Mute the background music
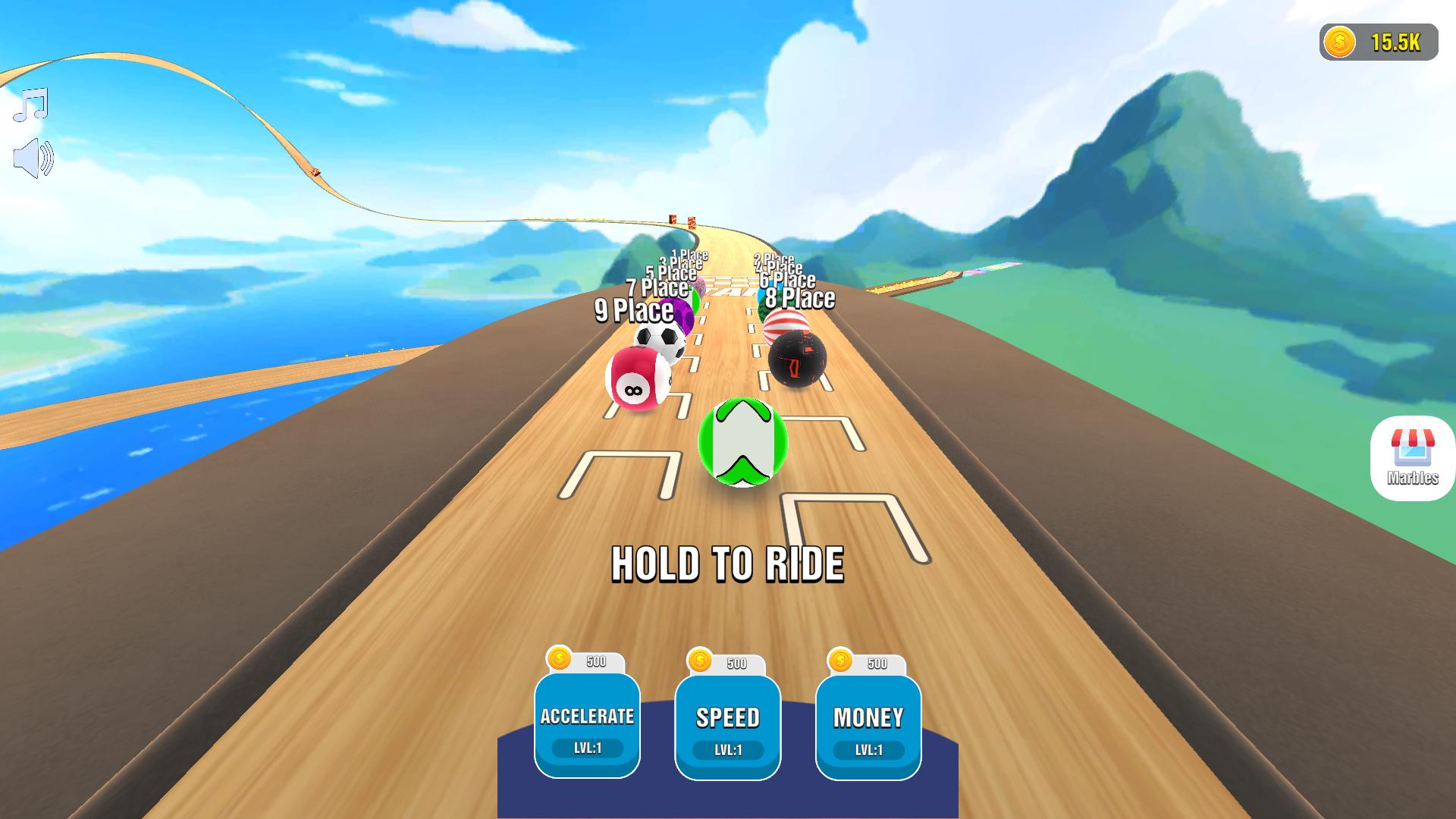The width and height of the screenshot is (1456, 819). click(x=30, y=102)
